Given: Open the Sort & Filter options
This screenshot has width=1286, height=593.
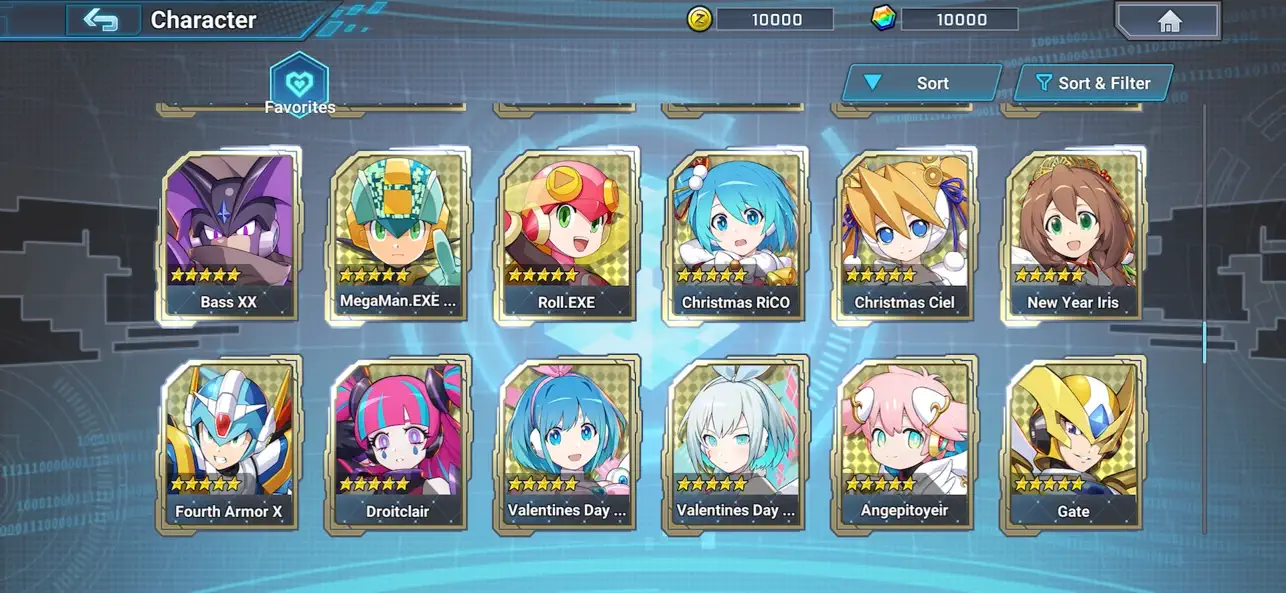Looking at the screenshot, I should 1093,83.
